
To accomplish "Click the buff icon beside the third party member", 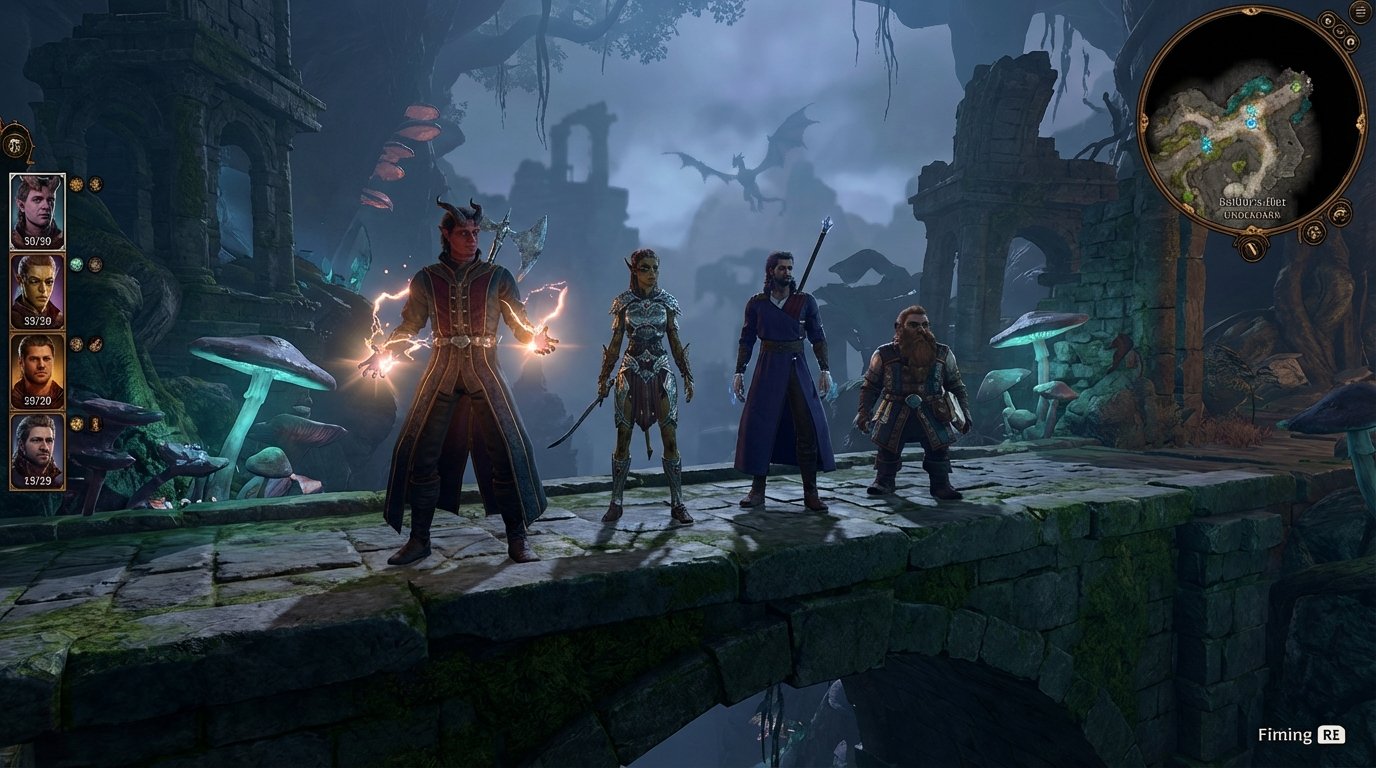I will tap(76, 343).
